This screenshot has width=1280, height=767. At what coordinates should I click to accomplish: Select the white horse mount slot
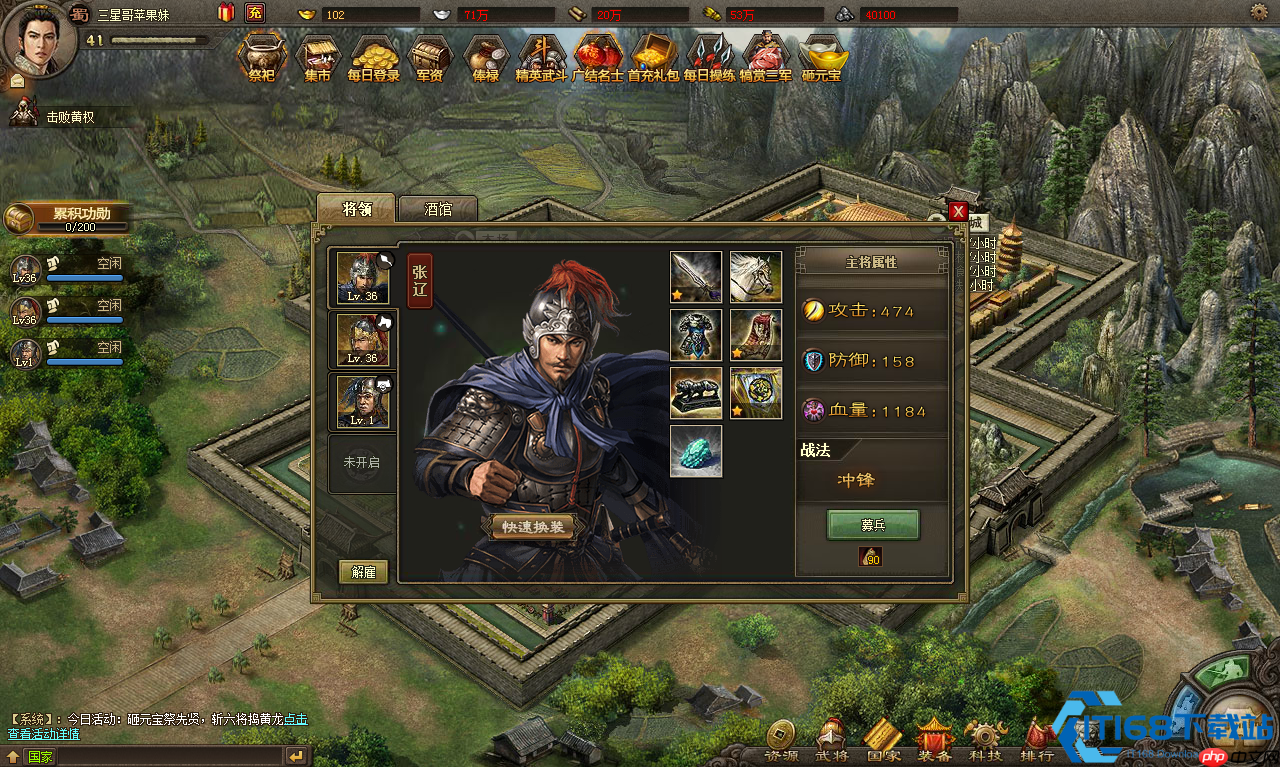tap(756, 277)
